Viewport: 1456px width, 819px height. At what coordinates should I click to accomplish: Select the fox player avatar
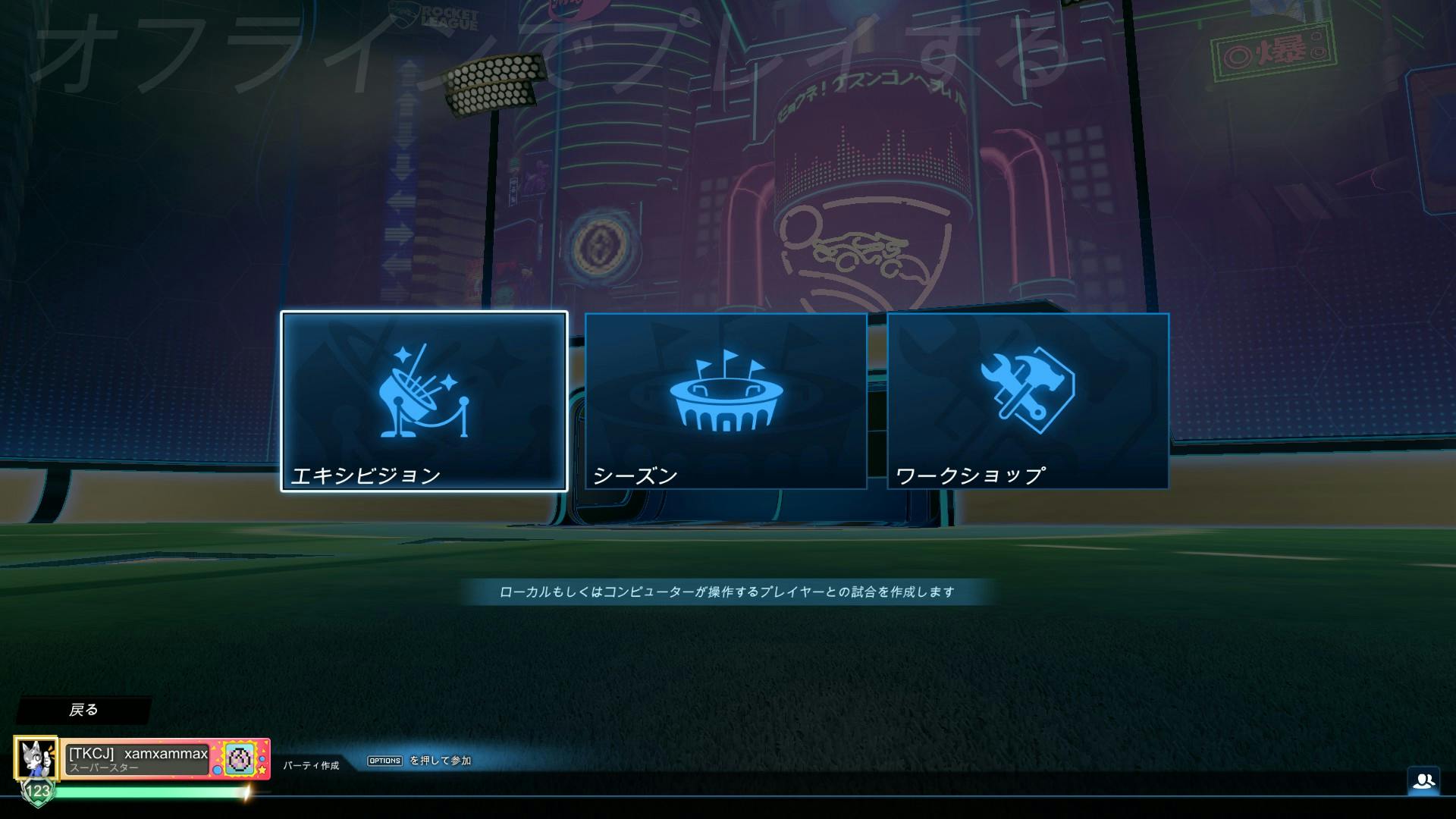pos(36,757)
